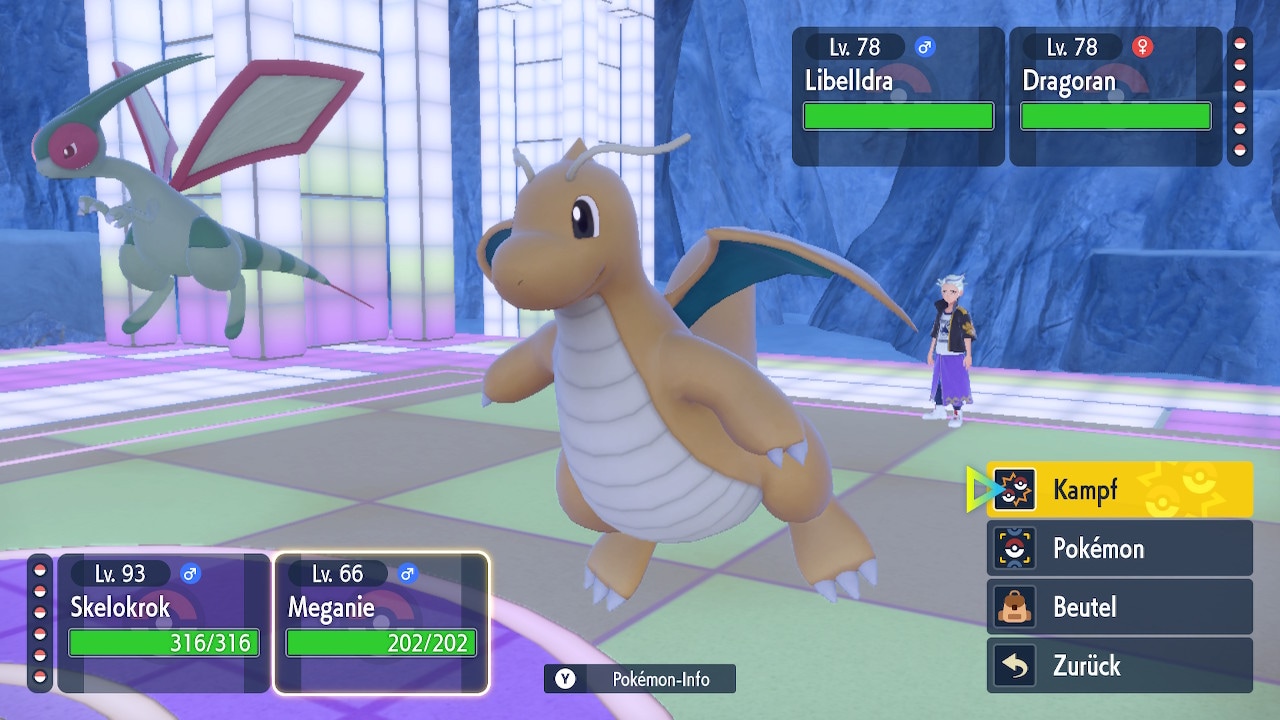The width and height of the screenshot is (1280, 720).
Task: Choose the Kampf battle option
Action: point(1119,490)
